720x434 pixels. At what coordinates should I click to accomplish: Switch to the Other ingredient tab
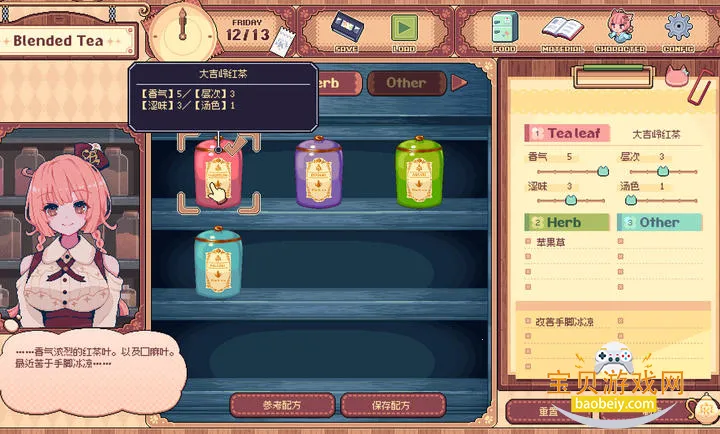tap(405, 83)
